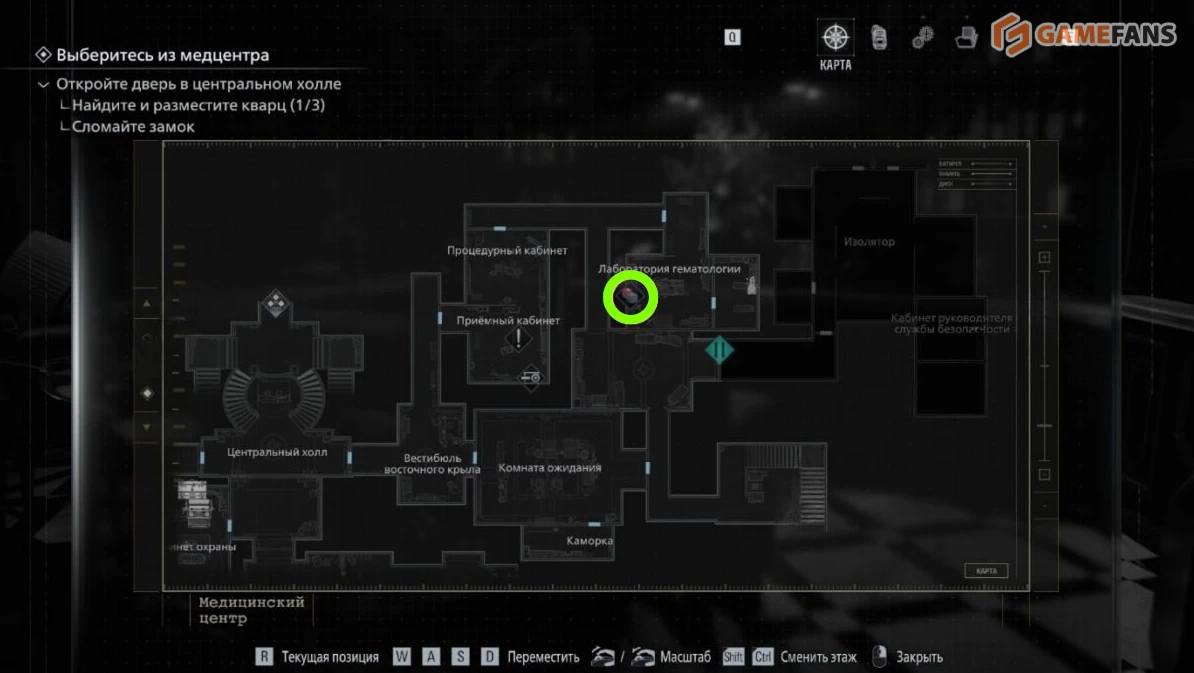Open the files folder tab
1194x673 pixels.
click(x=966, y=38)
